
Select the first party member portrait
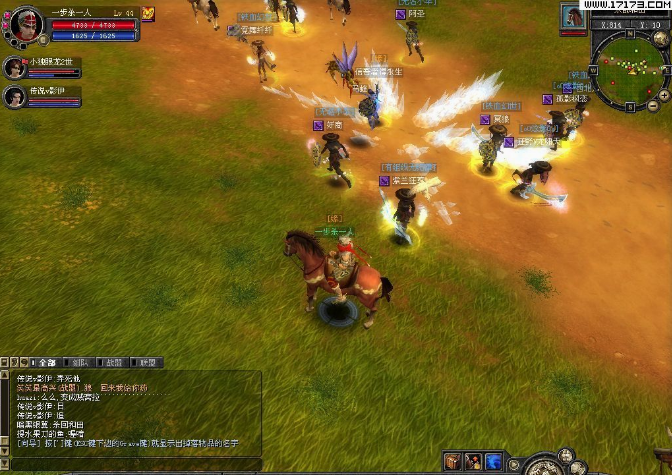pyautogui.click(x=14, y=67)
